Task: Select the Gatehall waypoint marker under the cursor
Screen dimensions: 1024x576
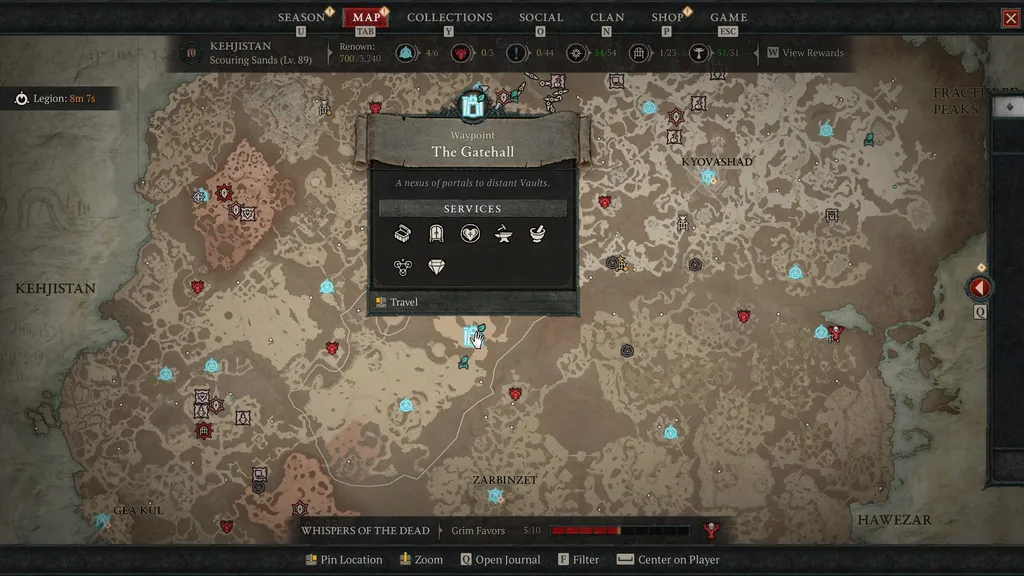Action: coord(470,336)
